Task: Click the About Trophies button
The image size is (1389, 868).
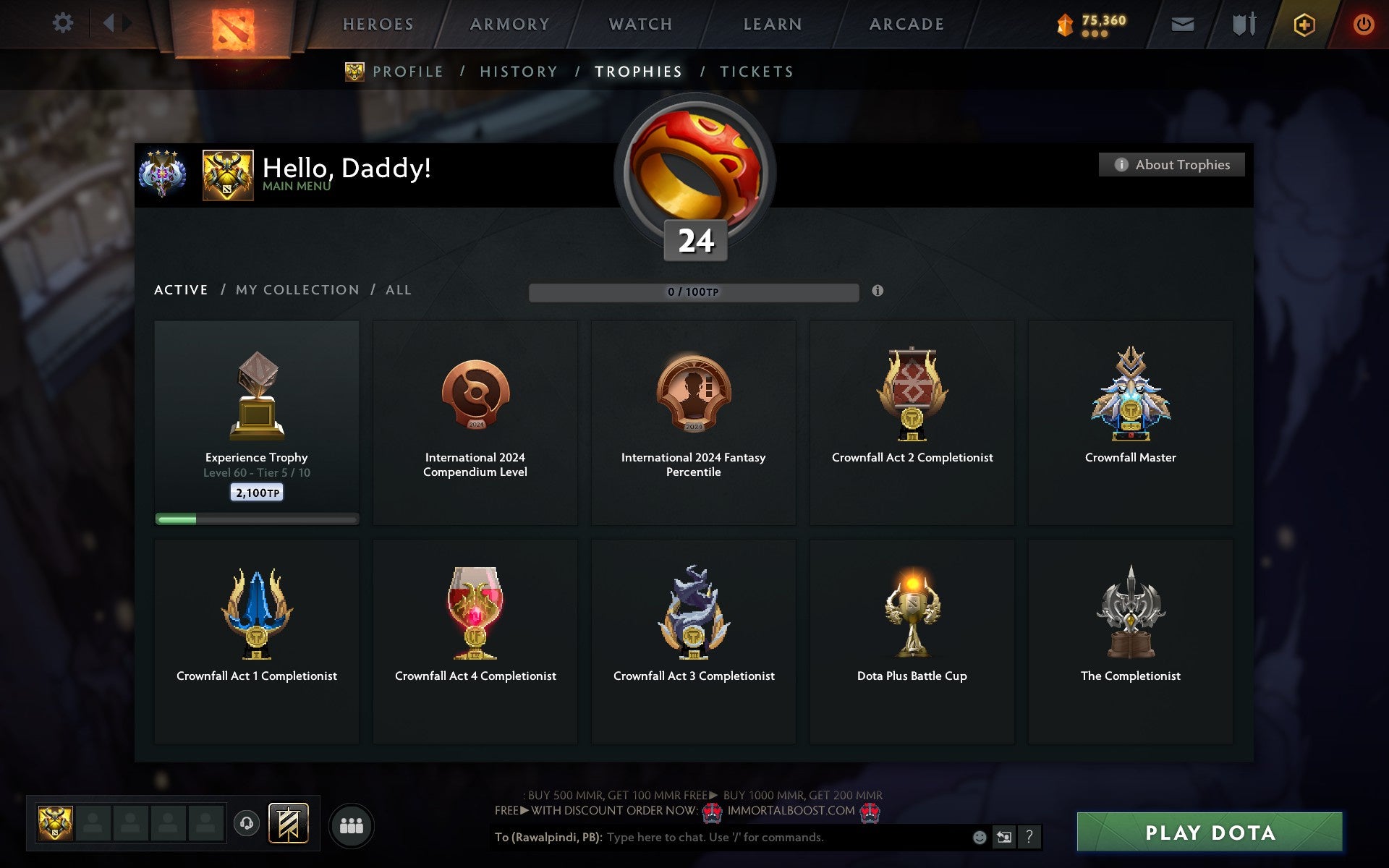Action: coord(1171,164)
